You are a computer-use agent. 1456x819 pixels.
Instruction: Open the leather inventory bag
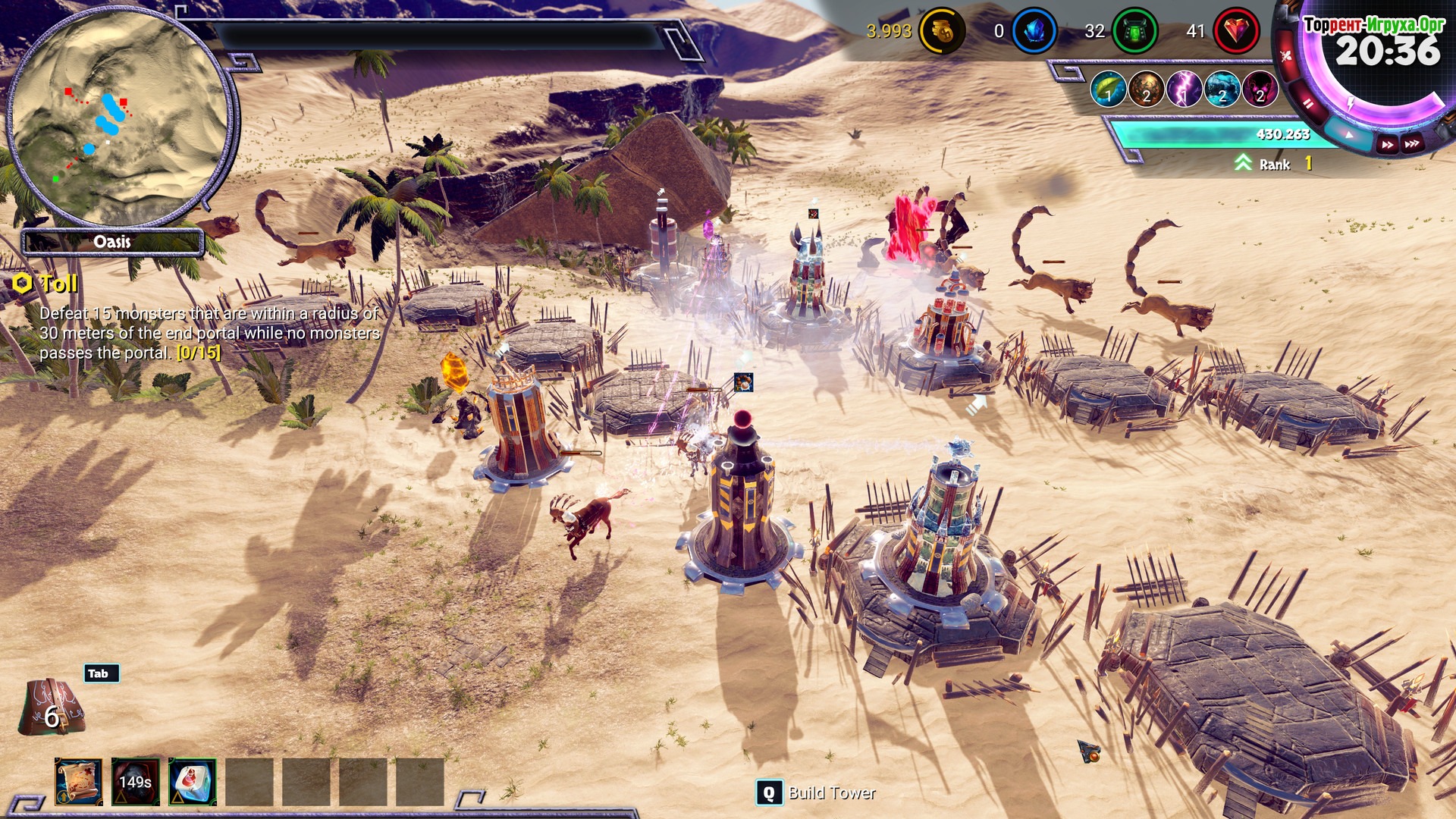pos(51,707)
